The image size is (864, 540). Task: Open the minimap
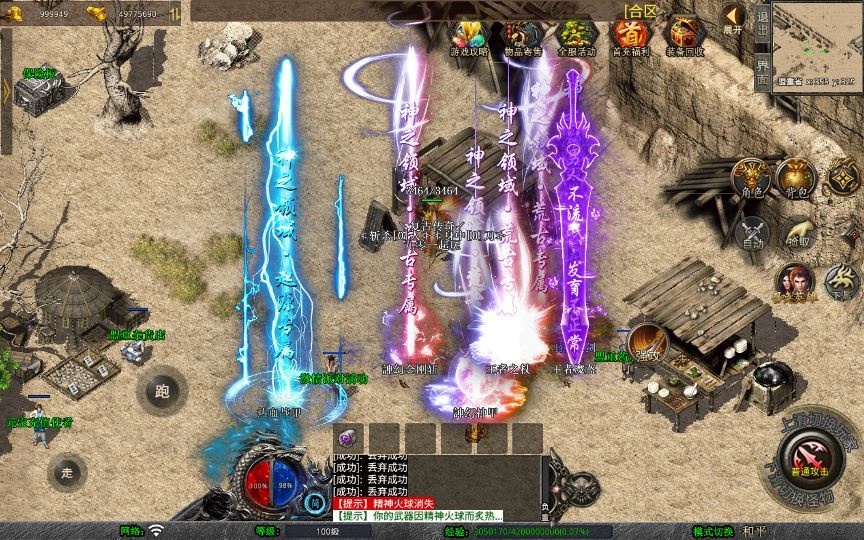(818, 43)
